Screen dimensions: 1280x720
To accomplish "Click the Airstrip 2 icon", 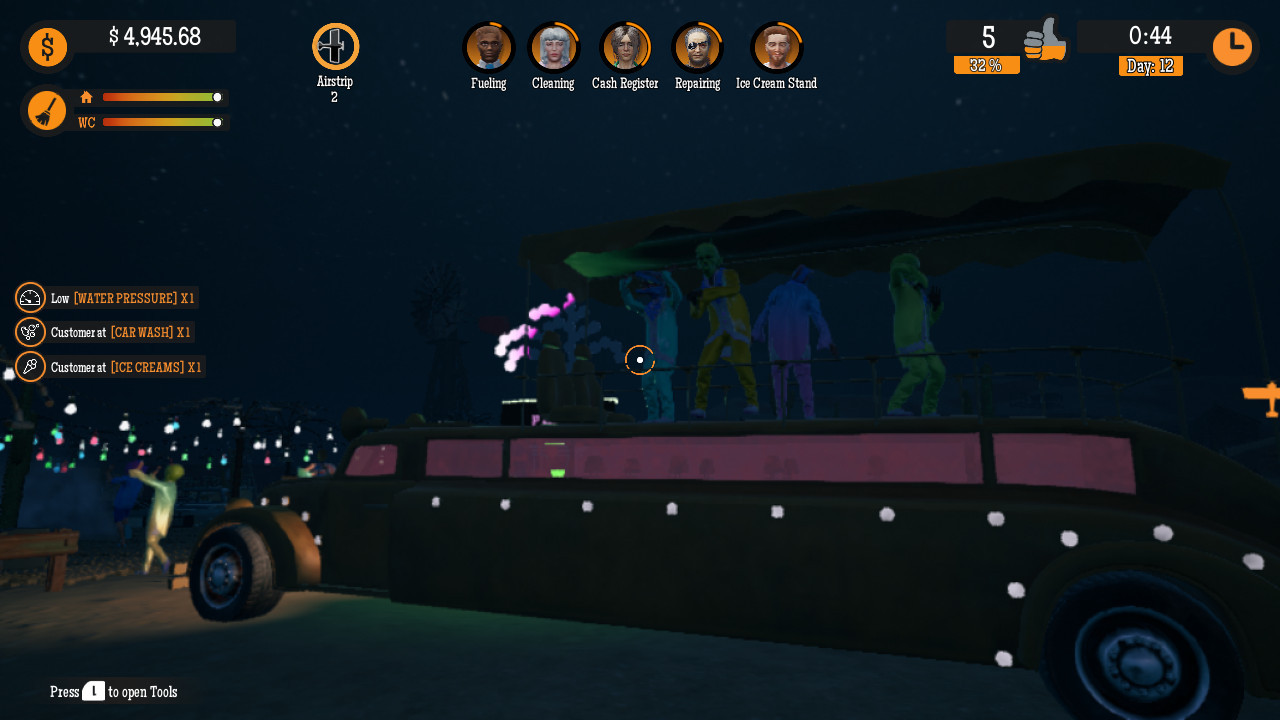I will tap(335, 45).
